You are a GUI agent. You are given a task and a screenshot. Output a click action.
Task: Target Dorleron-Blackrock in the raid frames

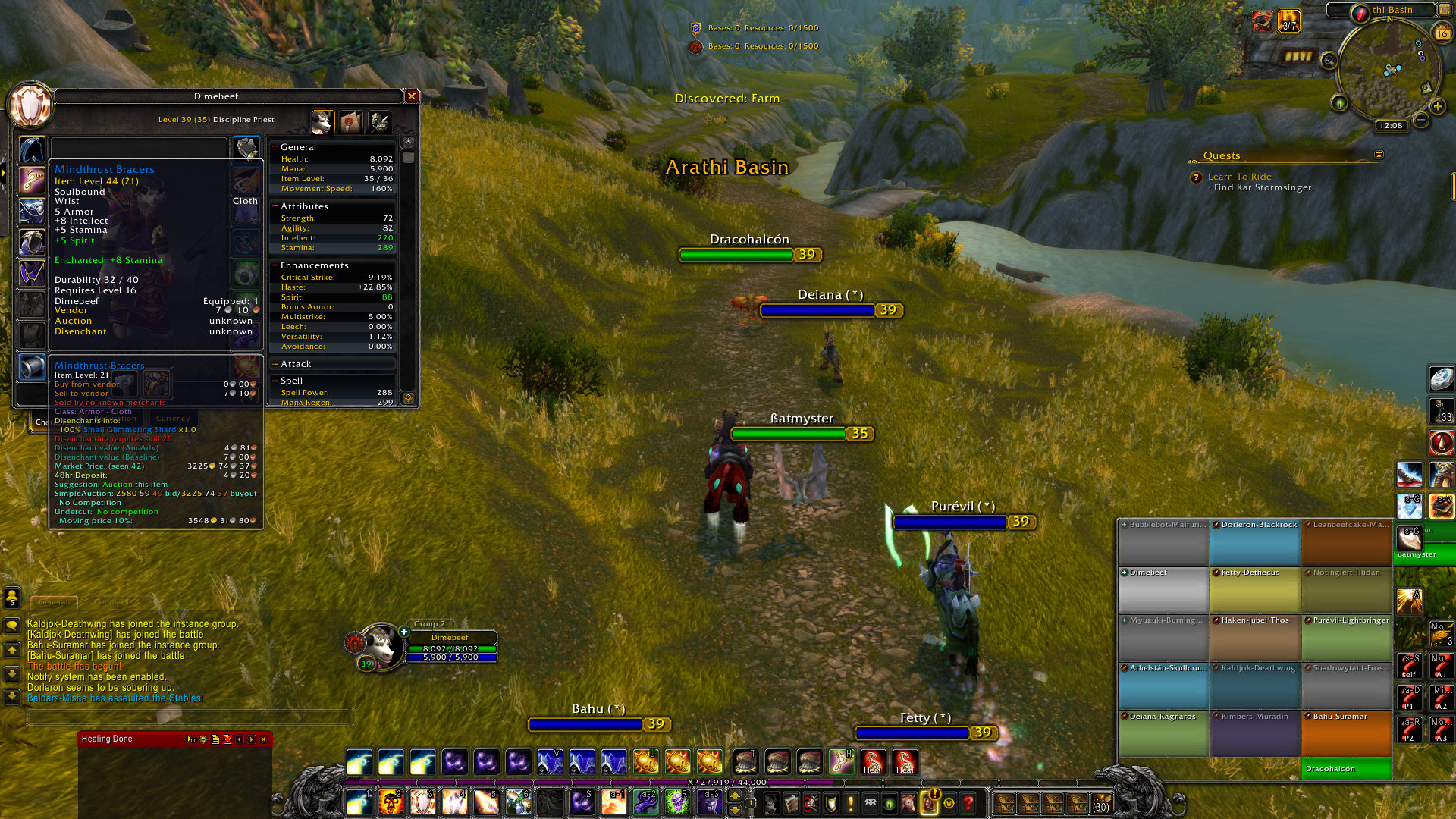tap(1255, 541)
